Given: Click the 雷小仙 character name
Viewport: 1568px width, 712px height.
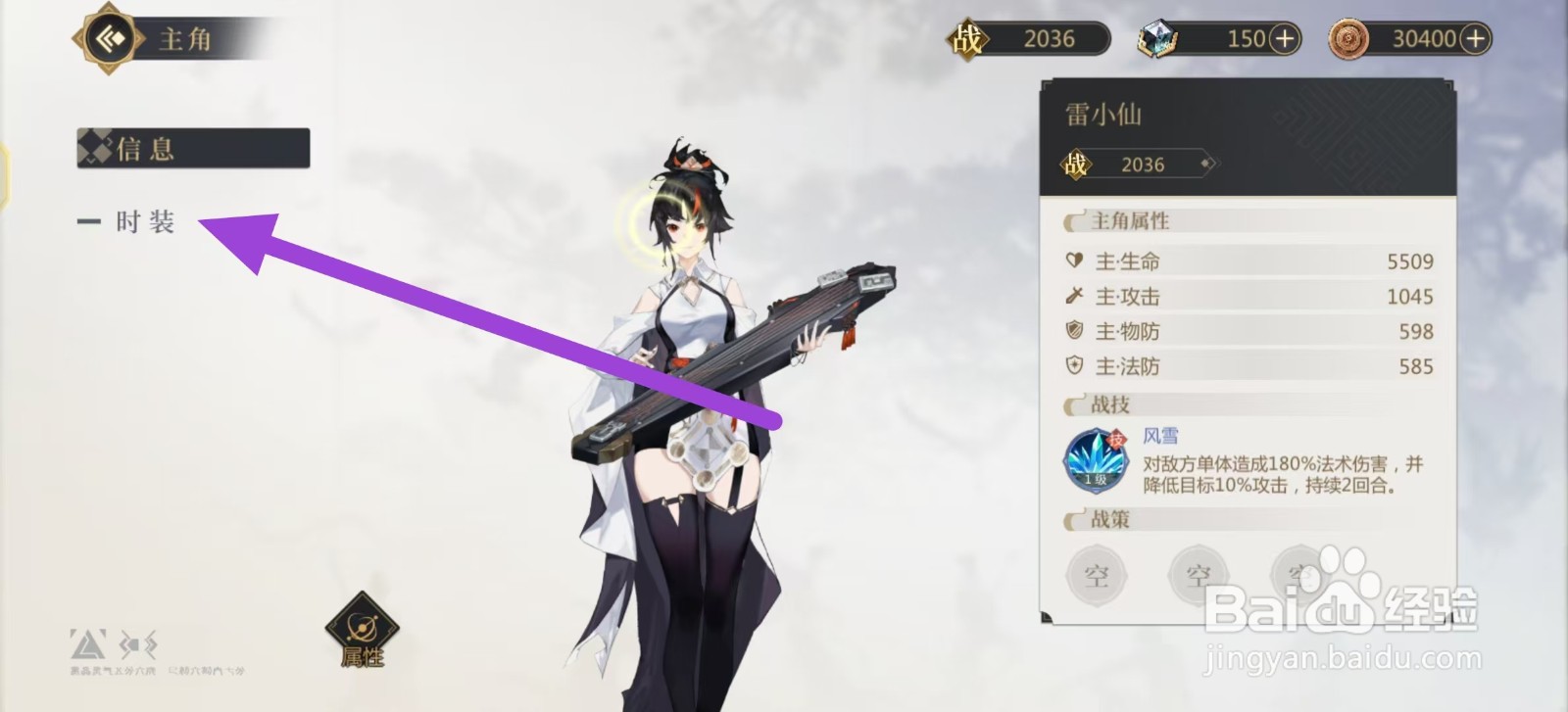Looking at the screenshot, I should tap(1103, 114).
